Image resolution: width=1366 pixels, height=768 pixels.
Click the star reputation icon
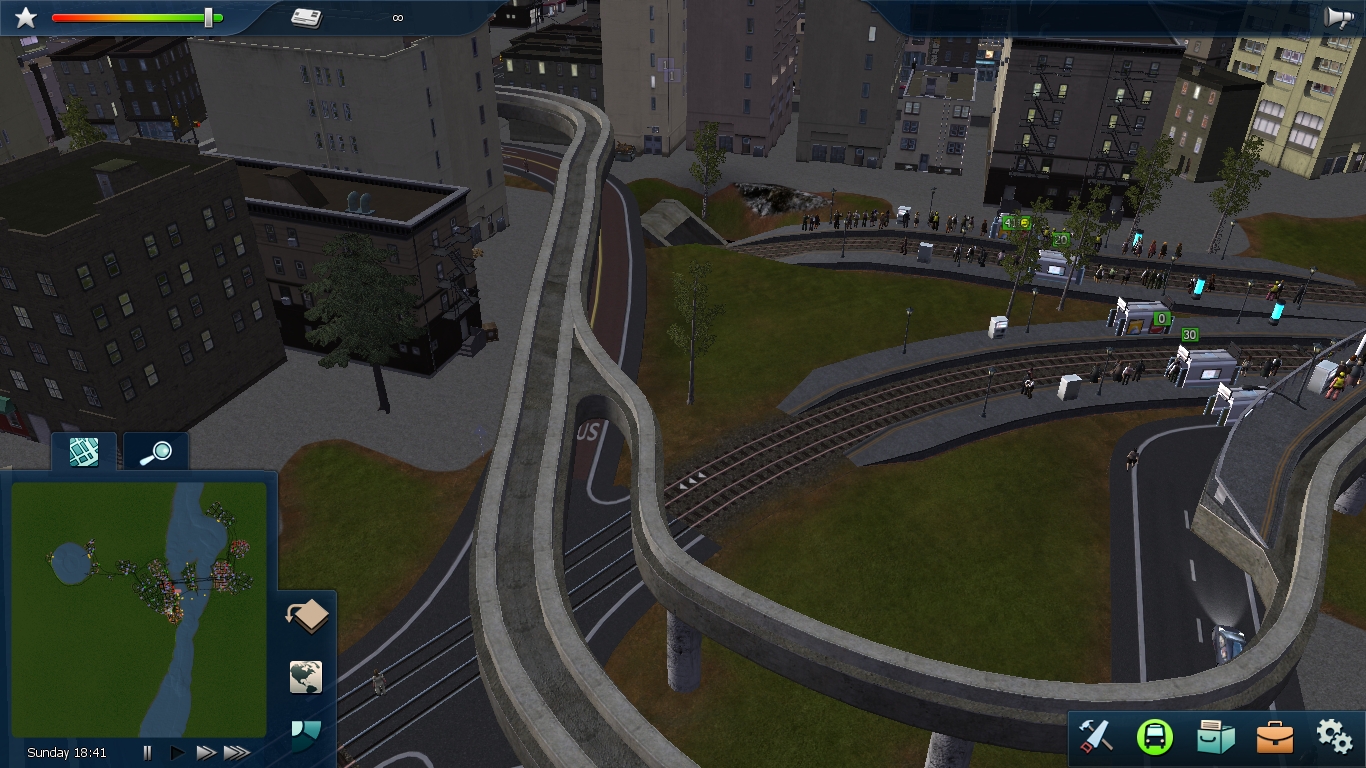pos(26,17)
